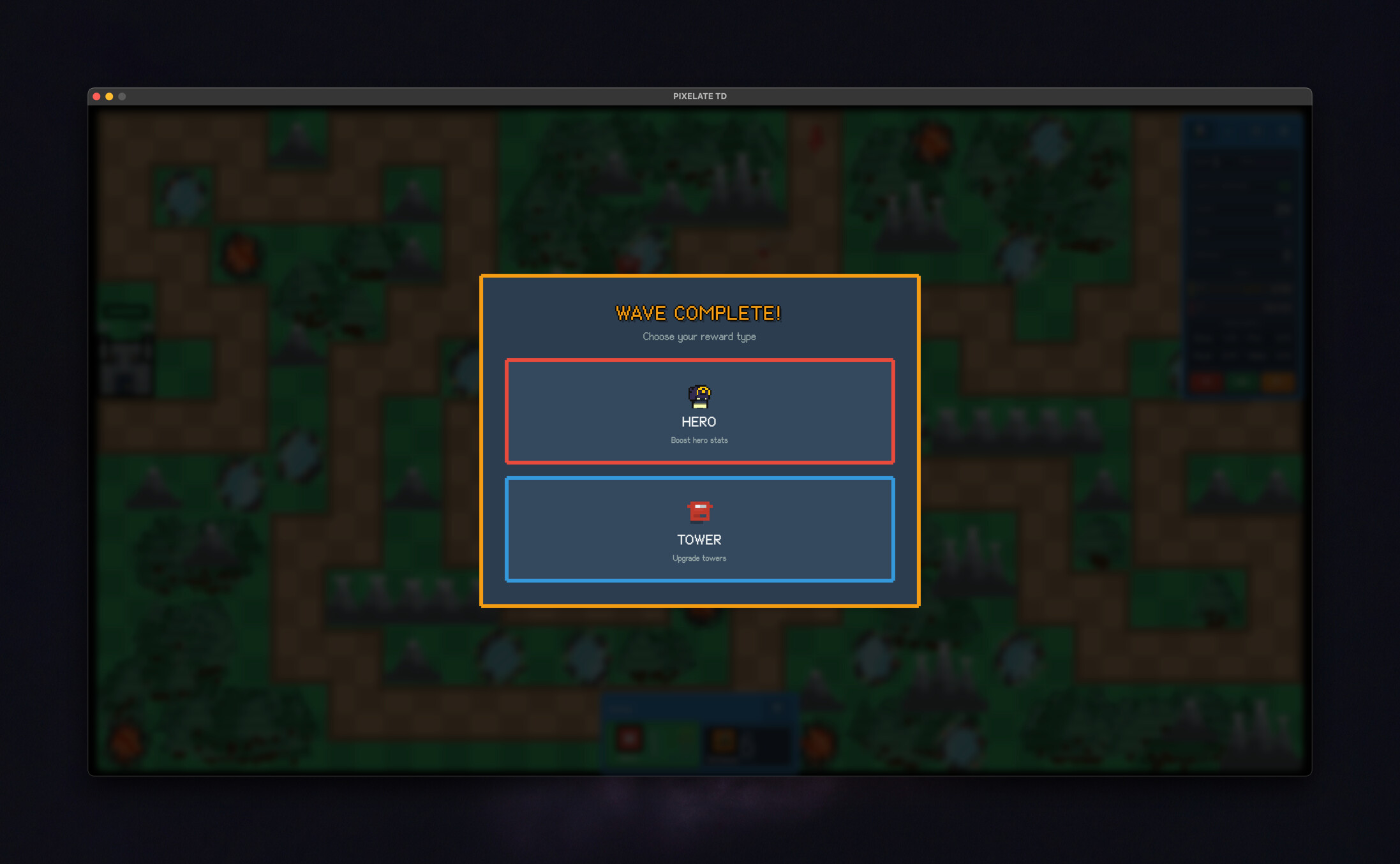Click the pixel hero icon in the HERO card

click(x=699, y=397)
